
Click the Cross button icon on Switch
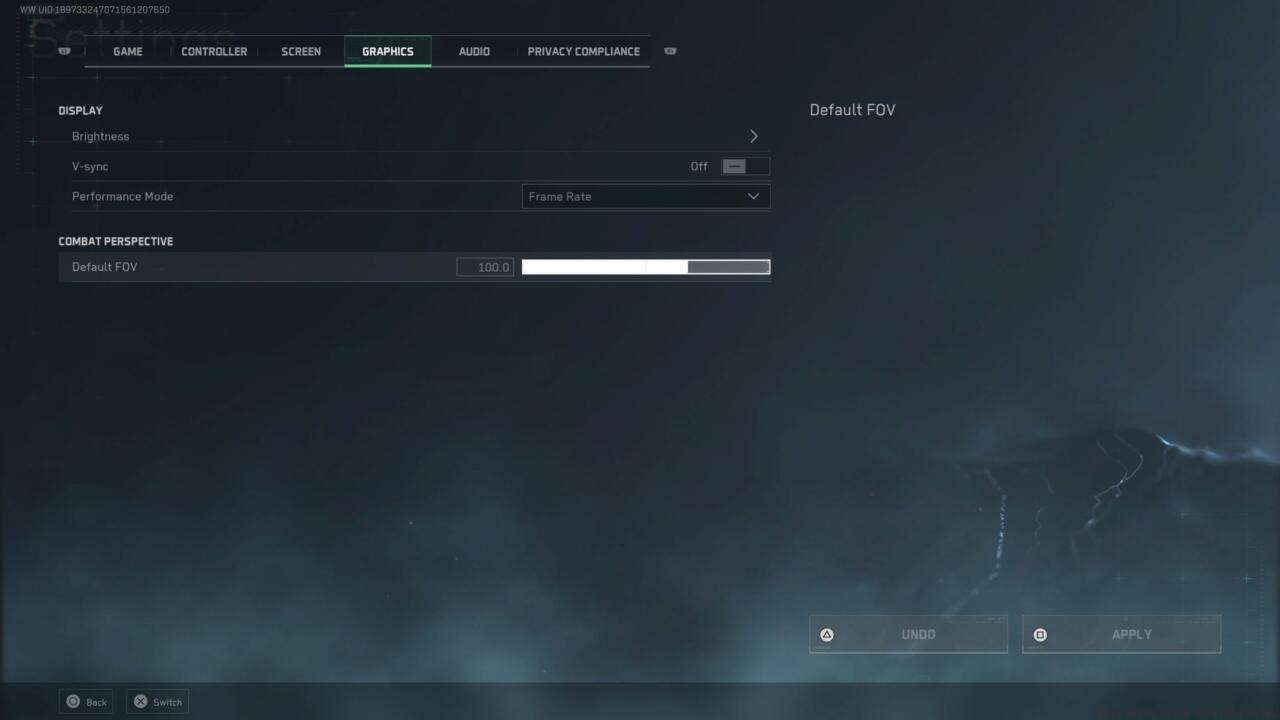pos(141,701)
